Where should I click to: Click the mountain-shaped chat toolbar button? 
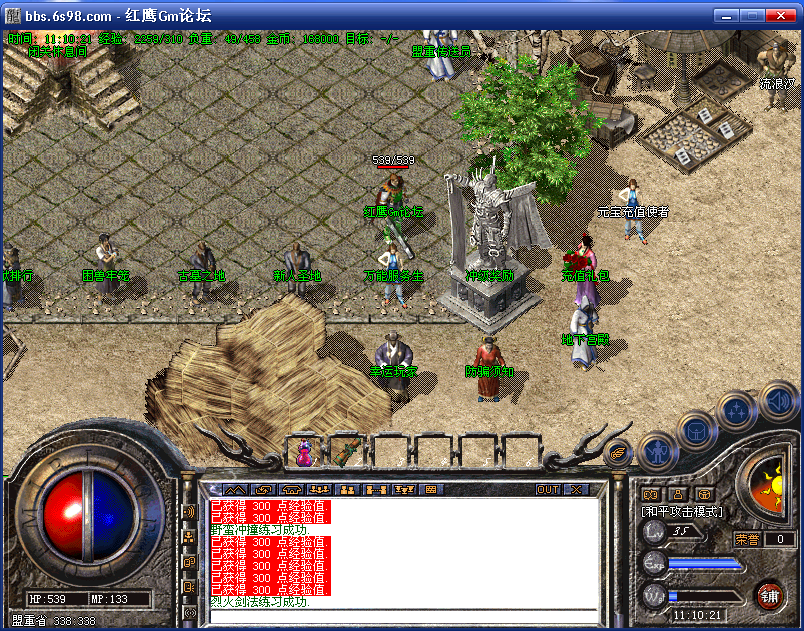pyautogui.click(x=235, y=490)
